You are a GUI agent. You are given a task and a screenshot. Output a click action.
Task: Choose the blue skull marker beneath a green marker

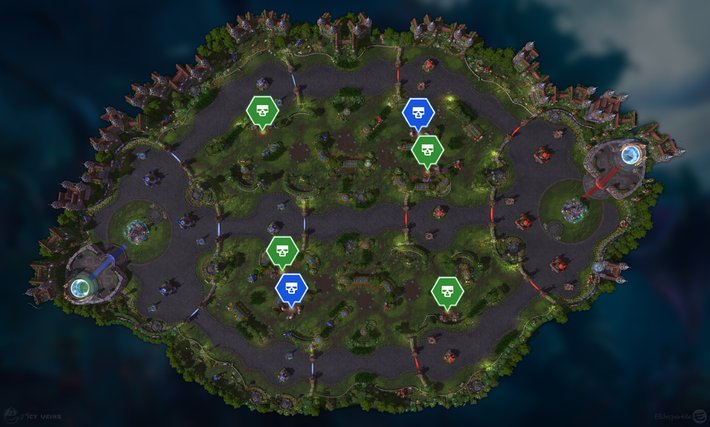(x=291, y=289)
